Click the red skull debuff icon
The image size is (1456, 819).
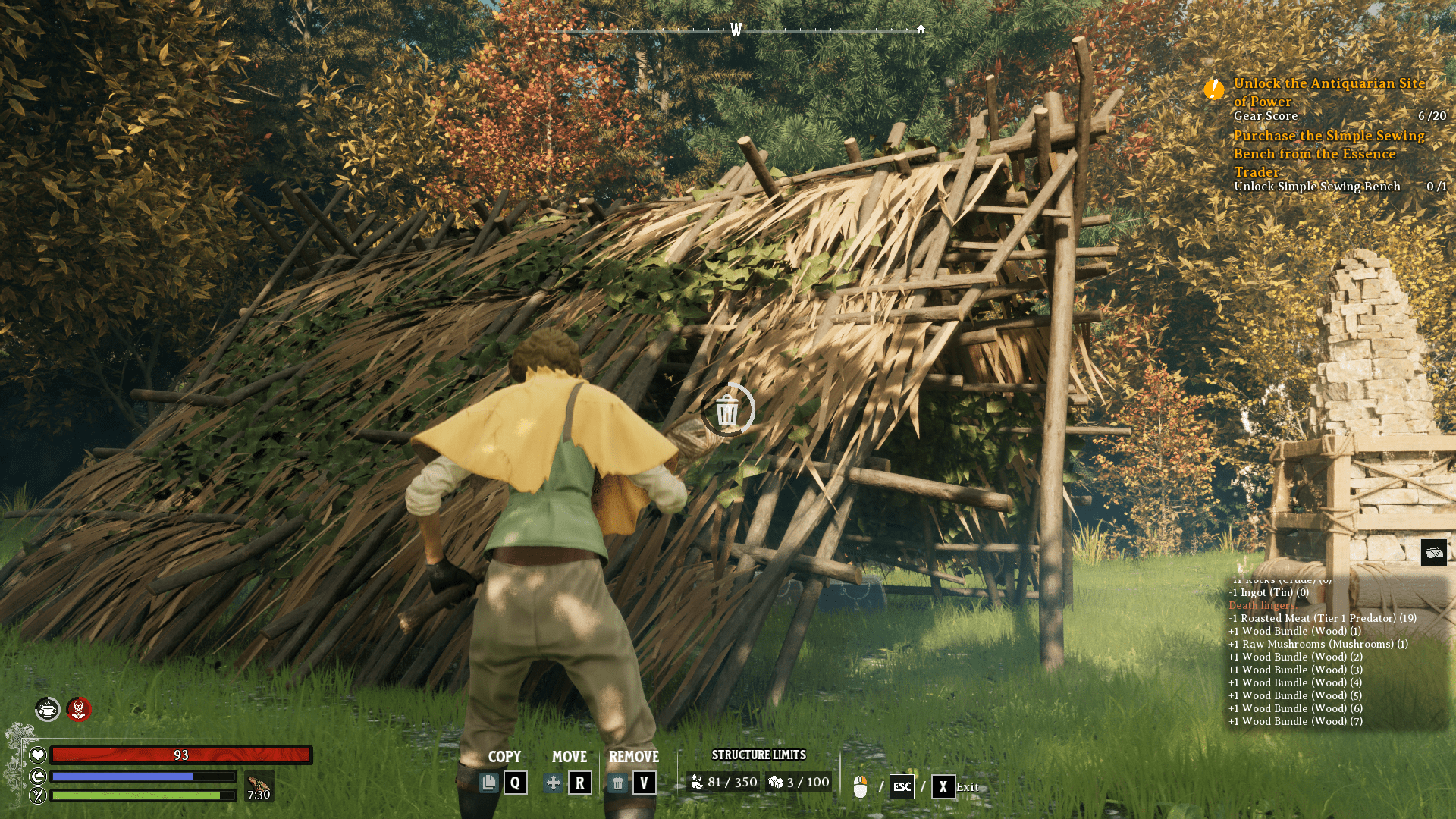[79, 711]
